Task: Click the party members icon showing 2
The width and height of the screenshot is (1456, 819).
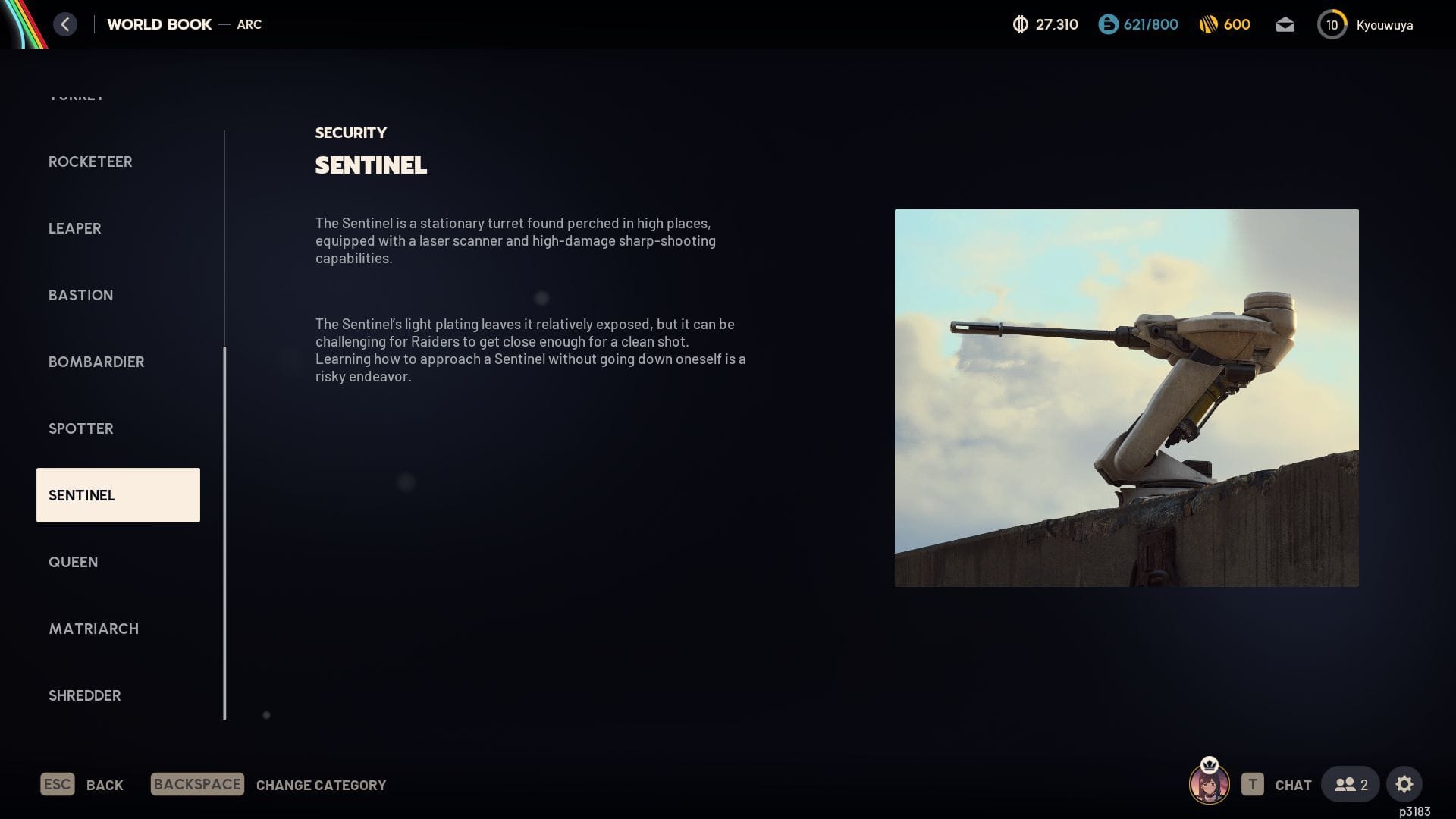Action: (1350, 784)
